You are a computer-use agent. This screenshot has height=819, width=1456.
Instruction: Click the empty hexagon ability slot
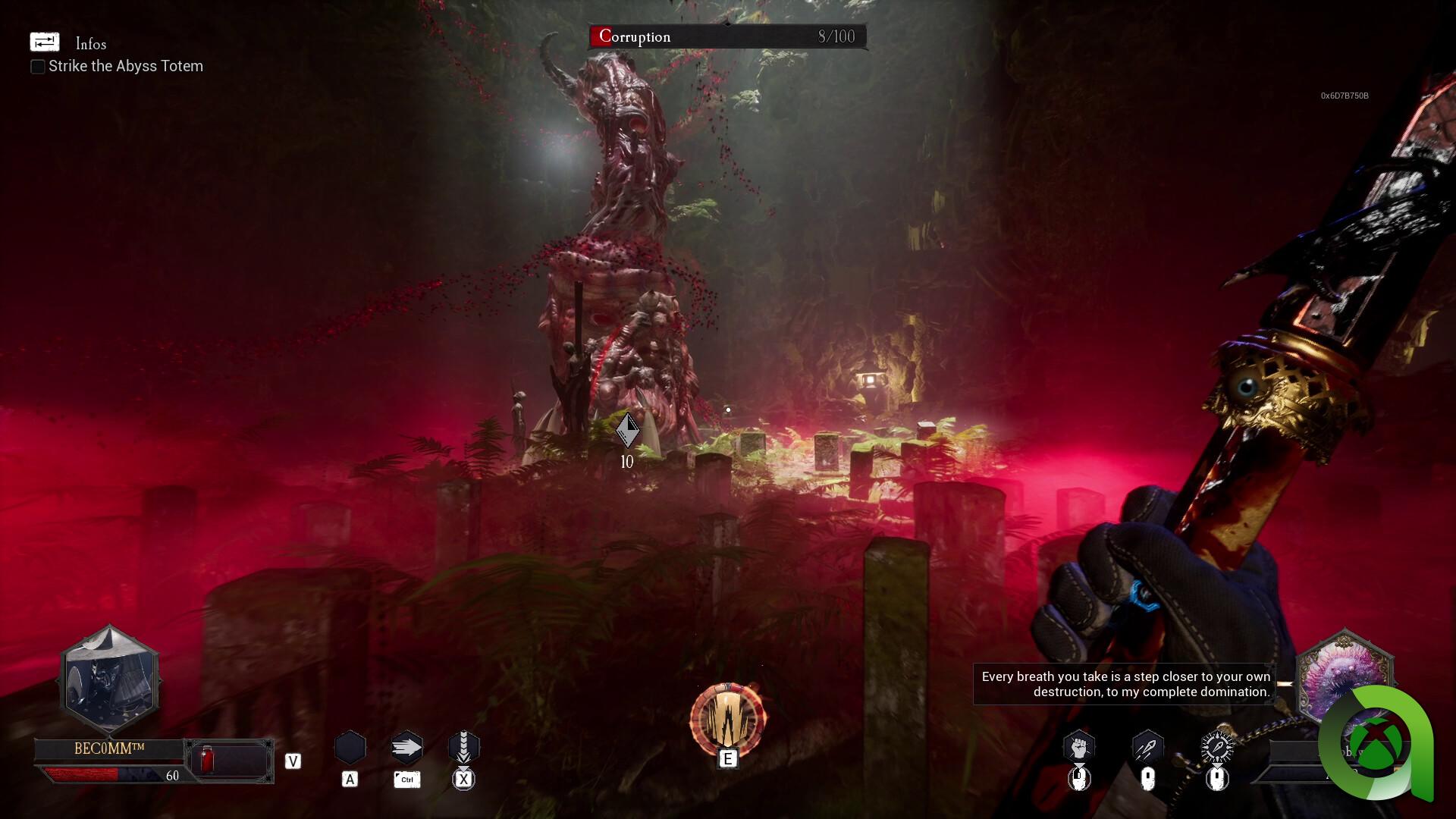coord(350,748)
